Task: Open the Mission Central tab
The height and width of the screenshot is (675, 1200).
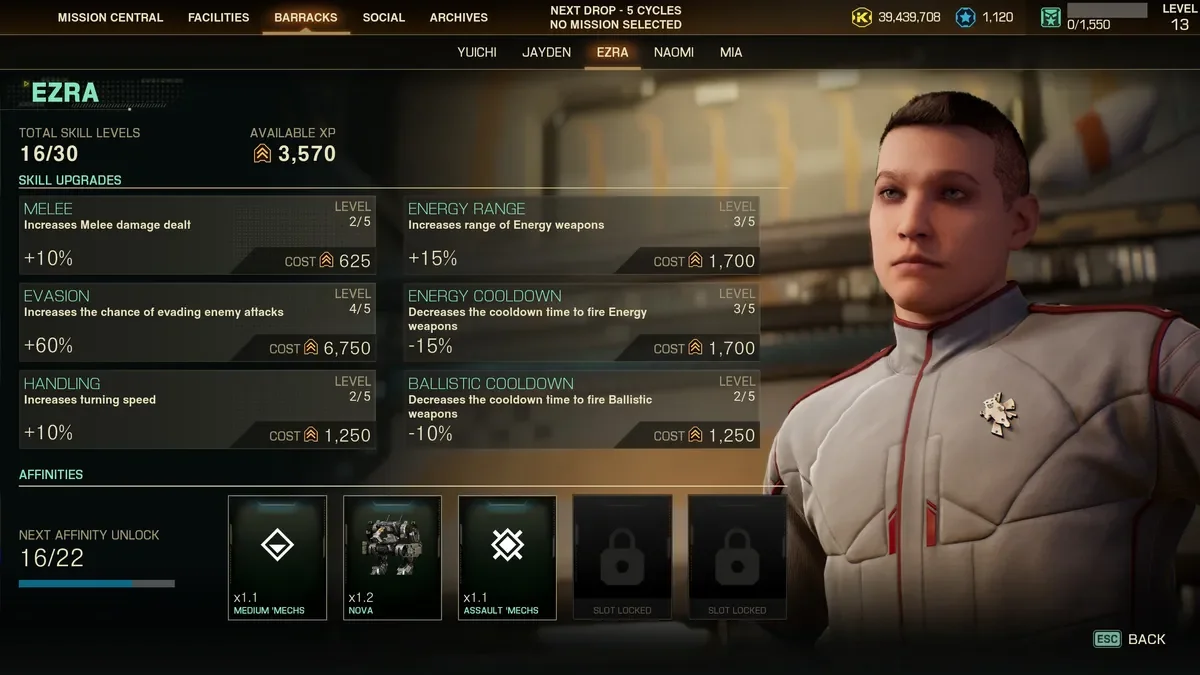Action: coord(111,17)
